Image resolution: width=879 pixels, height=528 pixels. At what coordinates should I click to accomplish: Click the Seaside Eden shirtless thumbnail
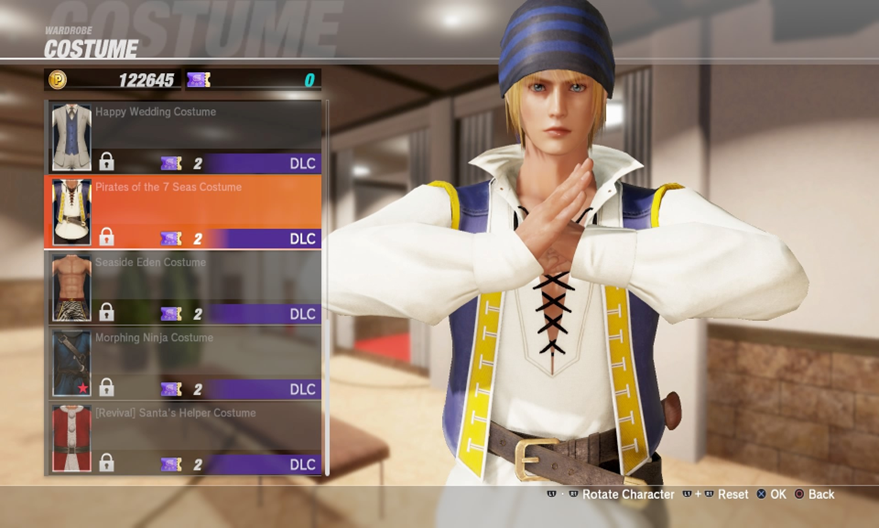click(71, 288)
